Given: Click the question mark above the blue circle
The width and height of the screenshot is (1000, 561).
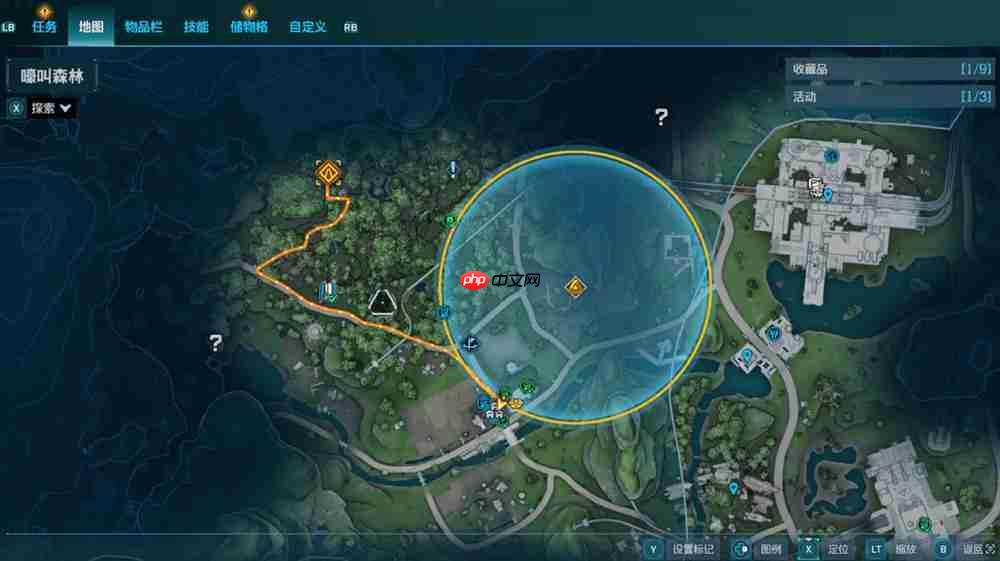Looking at the screenshot, I should tap(661, 117).
